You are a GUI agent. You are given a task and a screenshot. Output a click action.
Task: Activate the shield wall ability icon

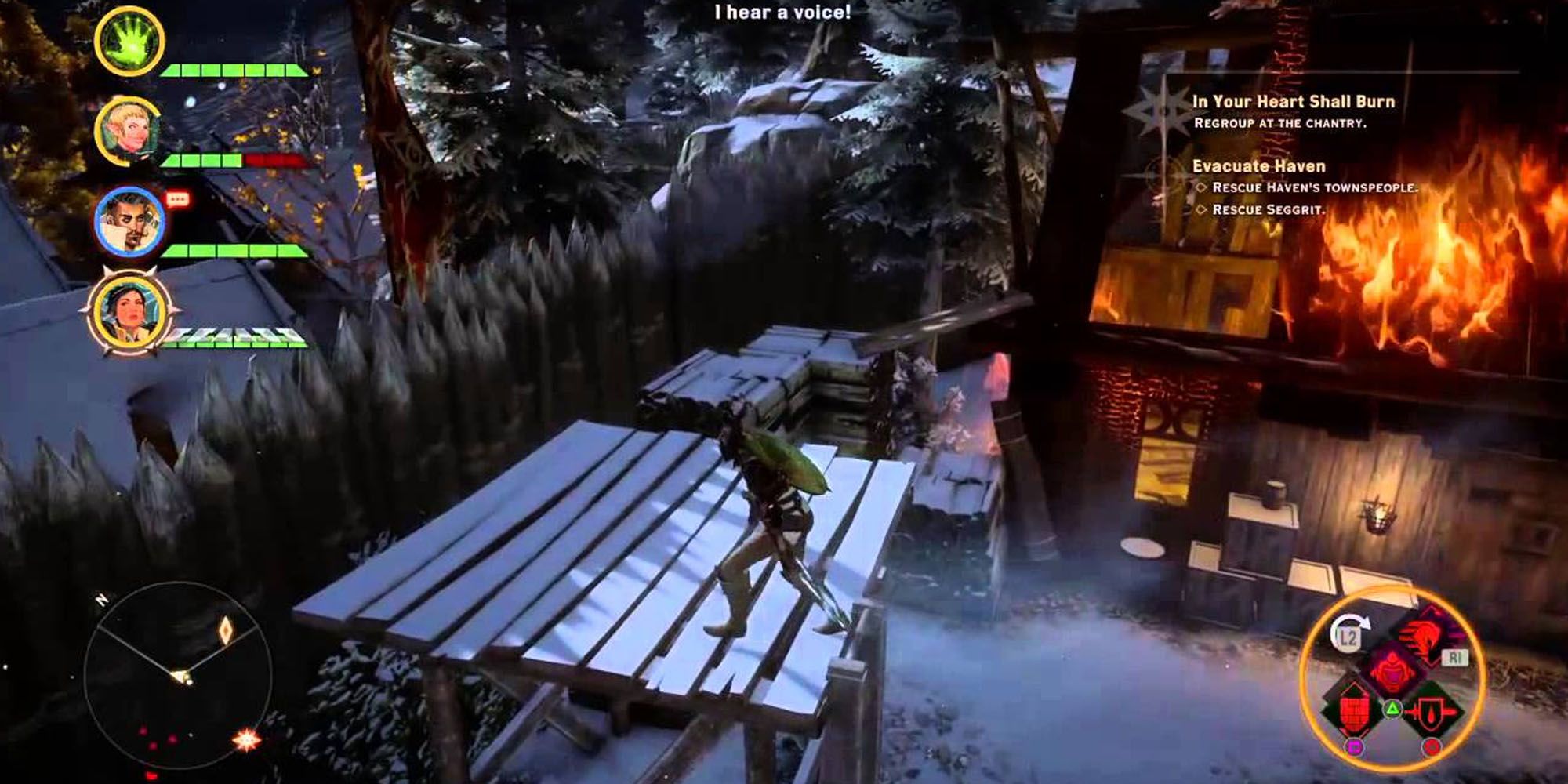click(1355, 710)
